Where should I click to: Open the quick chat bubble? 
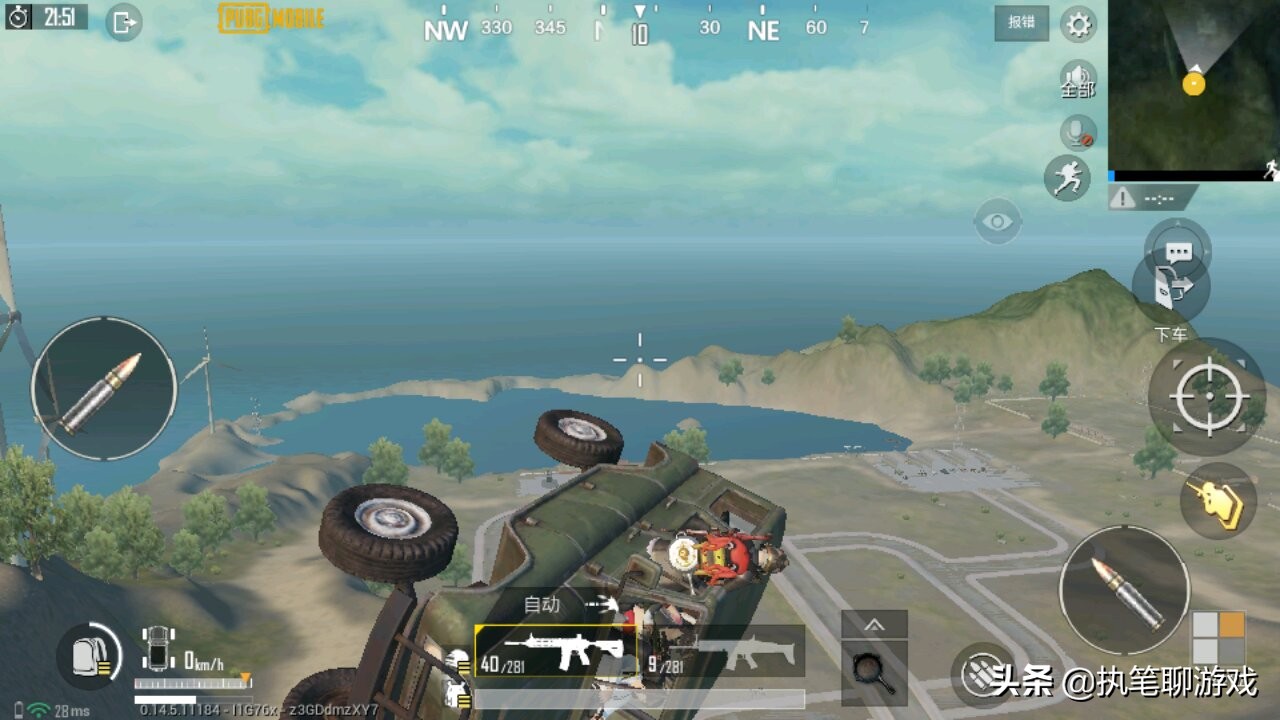tap(1178, 250)
